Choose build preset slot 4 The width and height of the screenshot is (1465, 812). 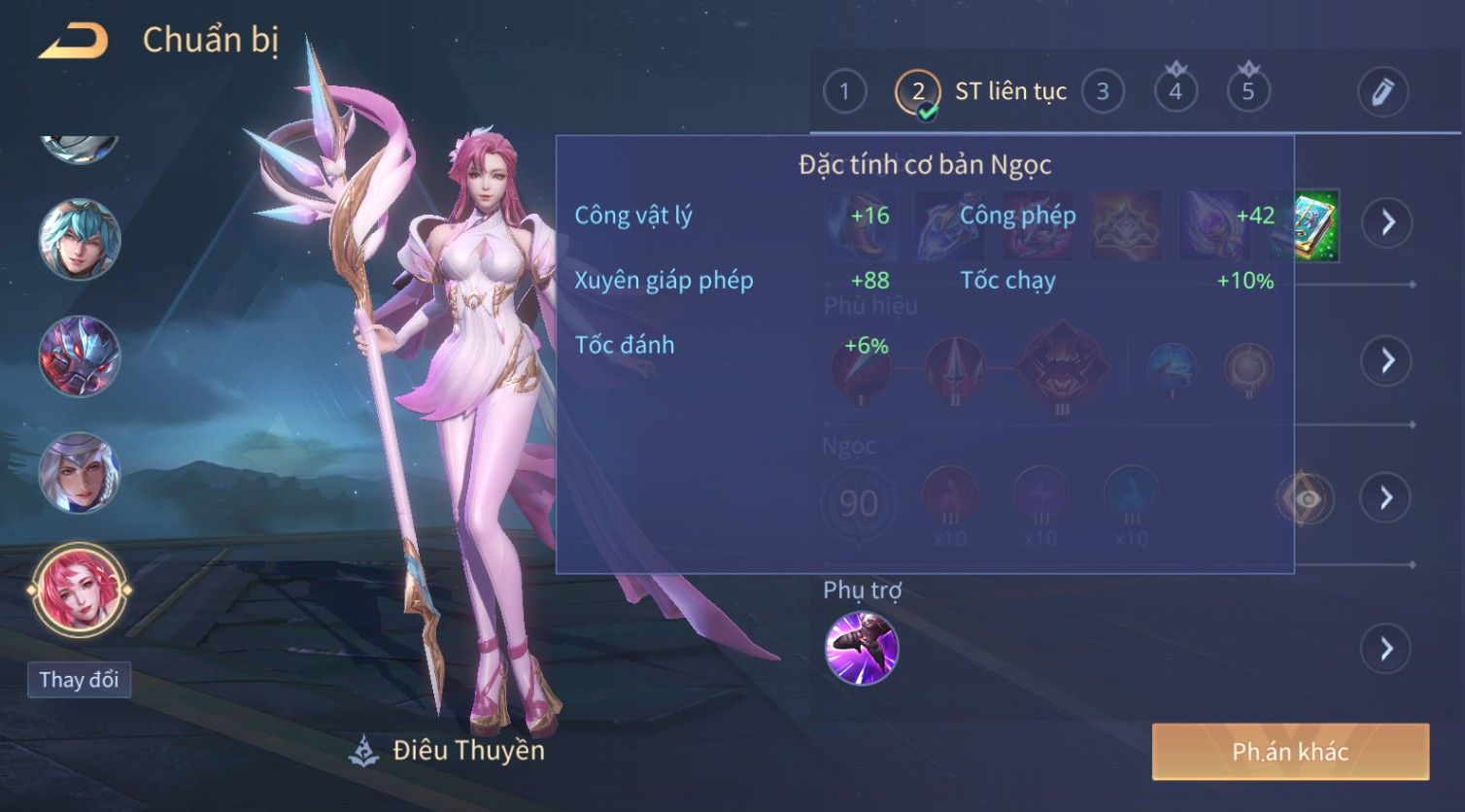1175,92
